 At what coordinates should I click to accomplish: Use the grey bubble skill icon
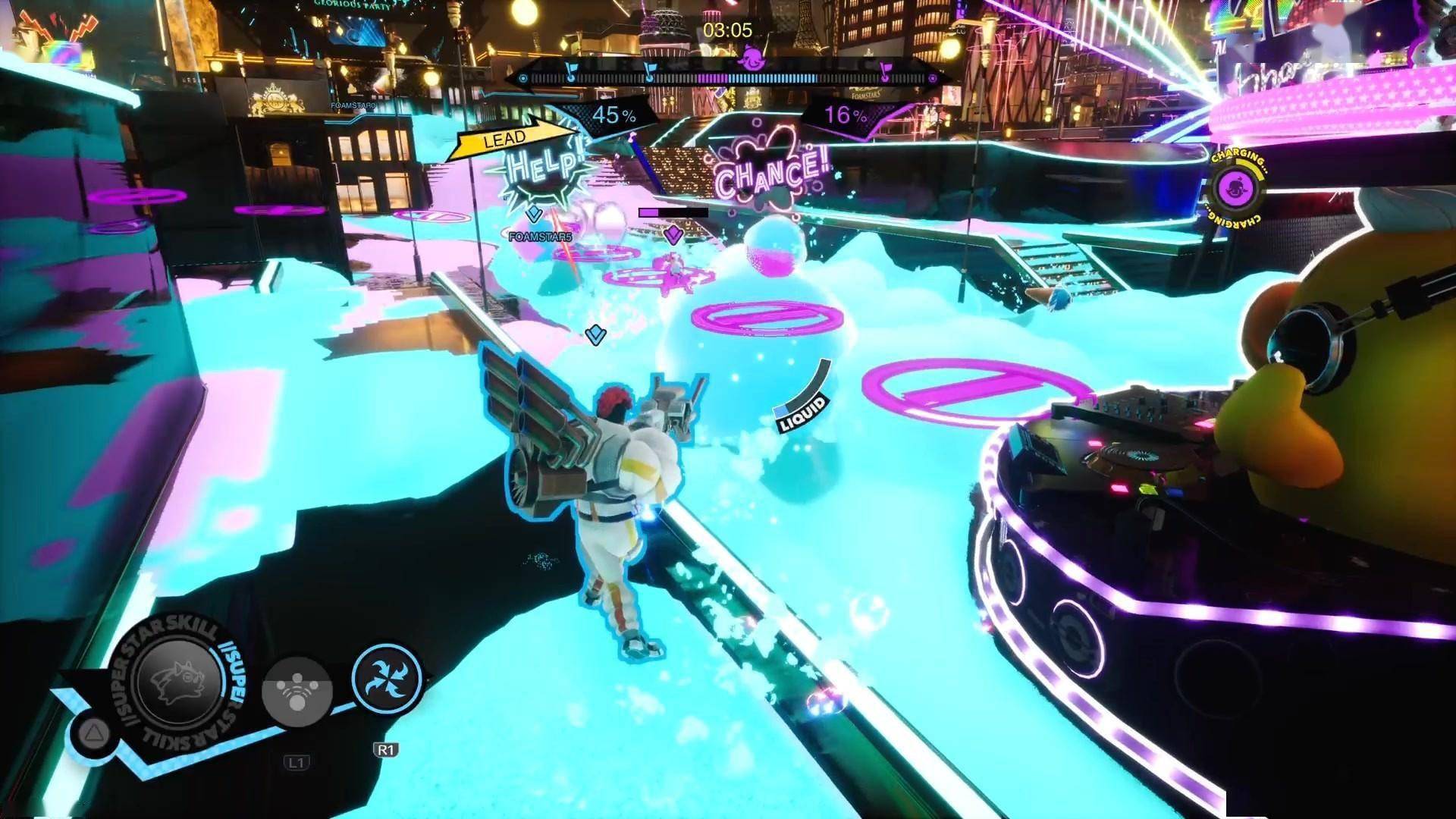pos(297,691)
